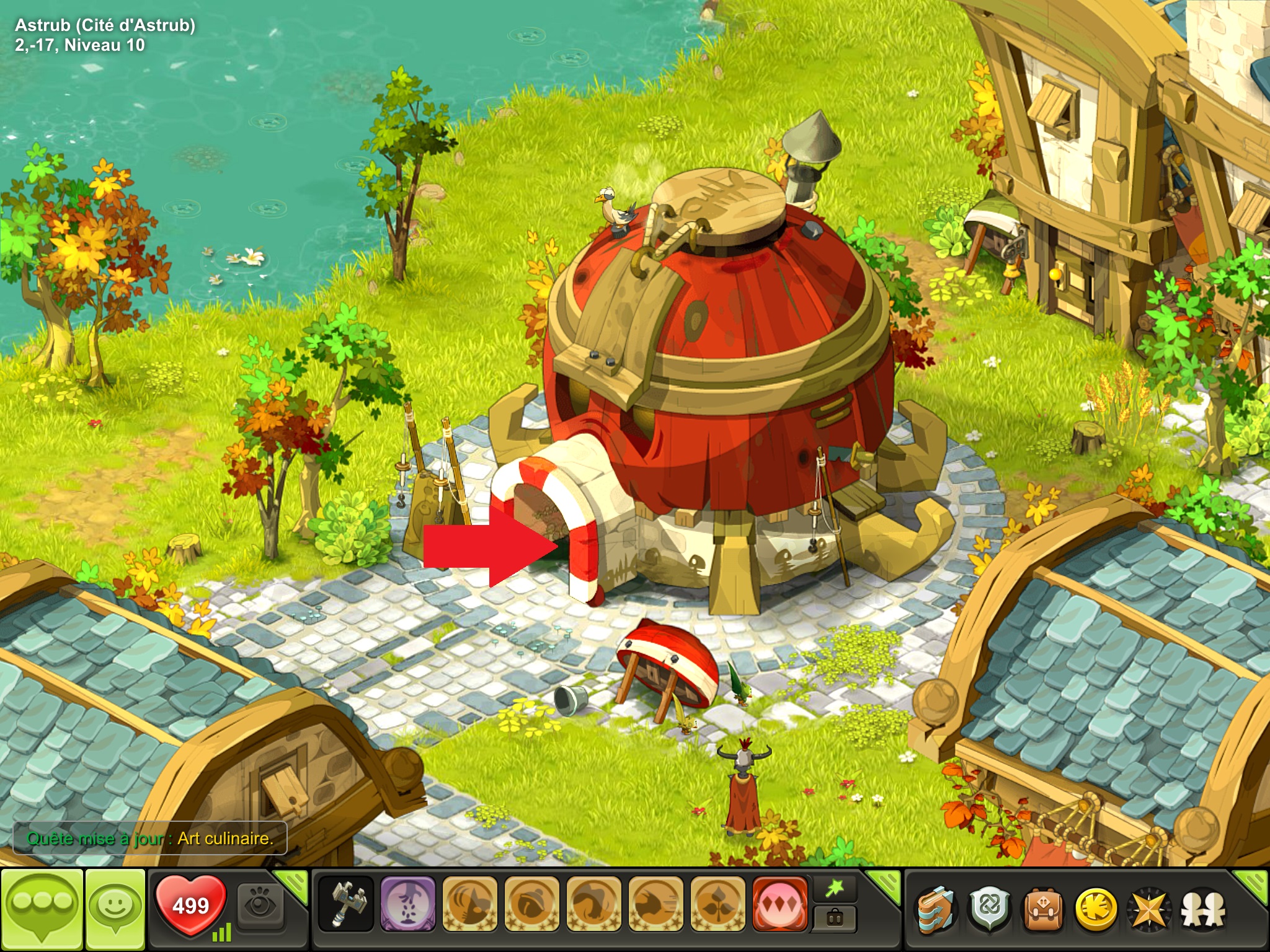This screenshot has height=952, width=1270.
Task: Select the hammer weapon slot
Action: click(346, 905)
